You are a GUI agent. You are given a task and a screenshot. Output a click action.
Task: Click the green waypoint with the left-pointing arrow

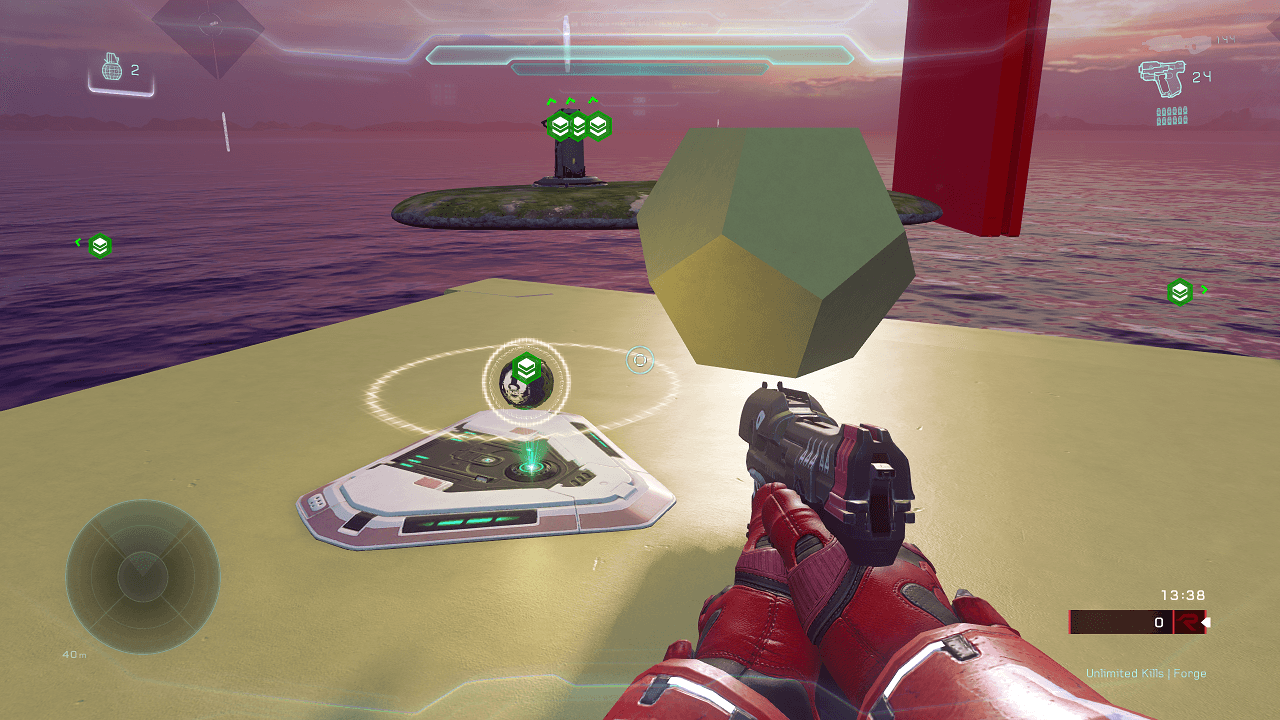99,245
